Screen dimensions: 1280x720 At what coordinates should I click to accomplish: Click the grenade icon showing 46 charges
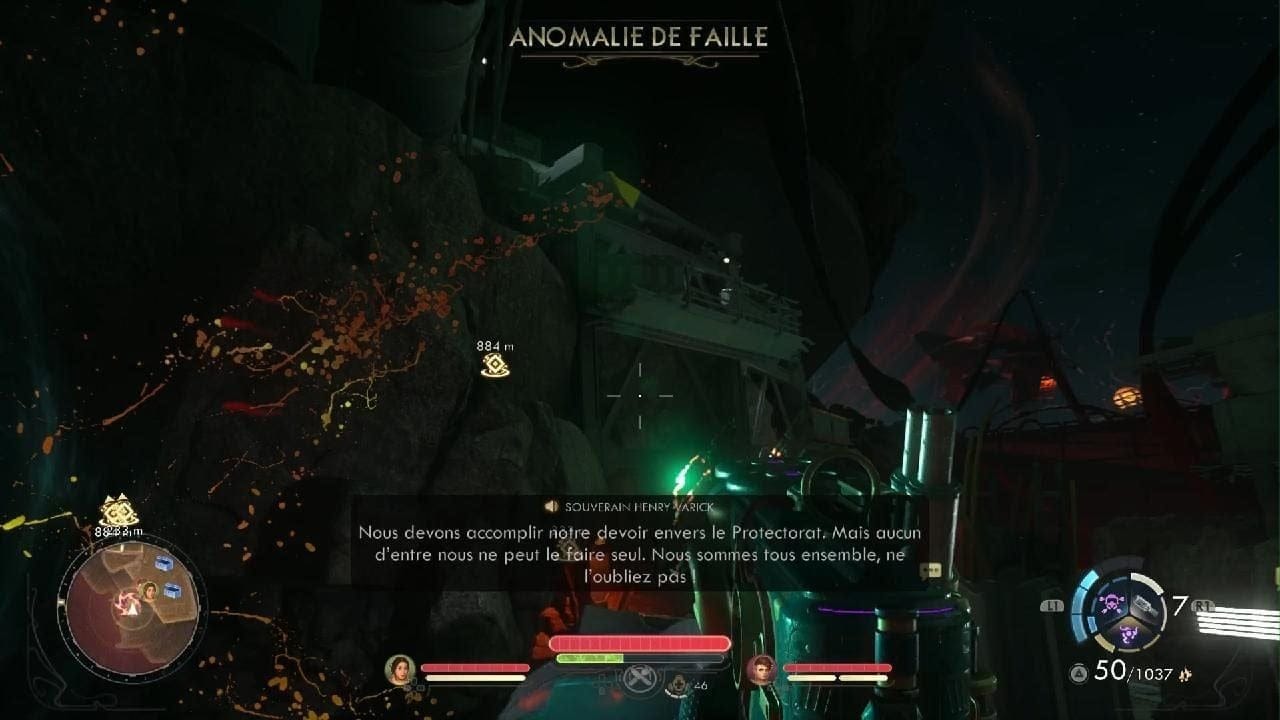678,682
